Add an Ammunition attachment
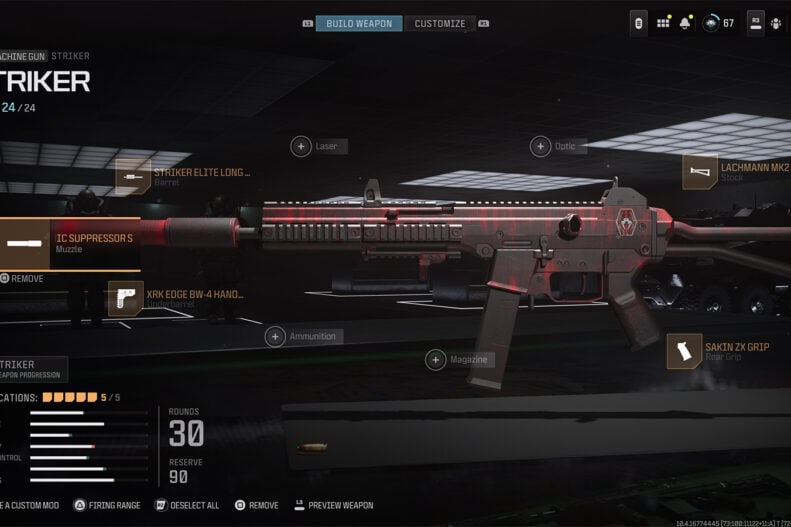Image resolution: width=791 pixels, height=527 pixels. [x=275, y=337]
